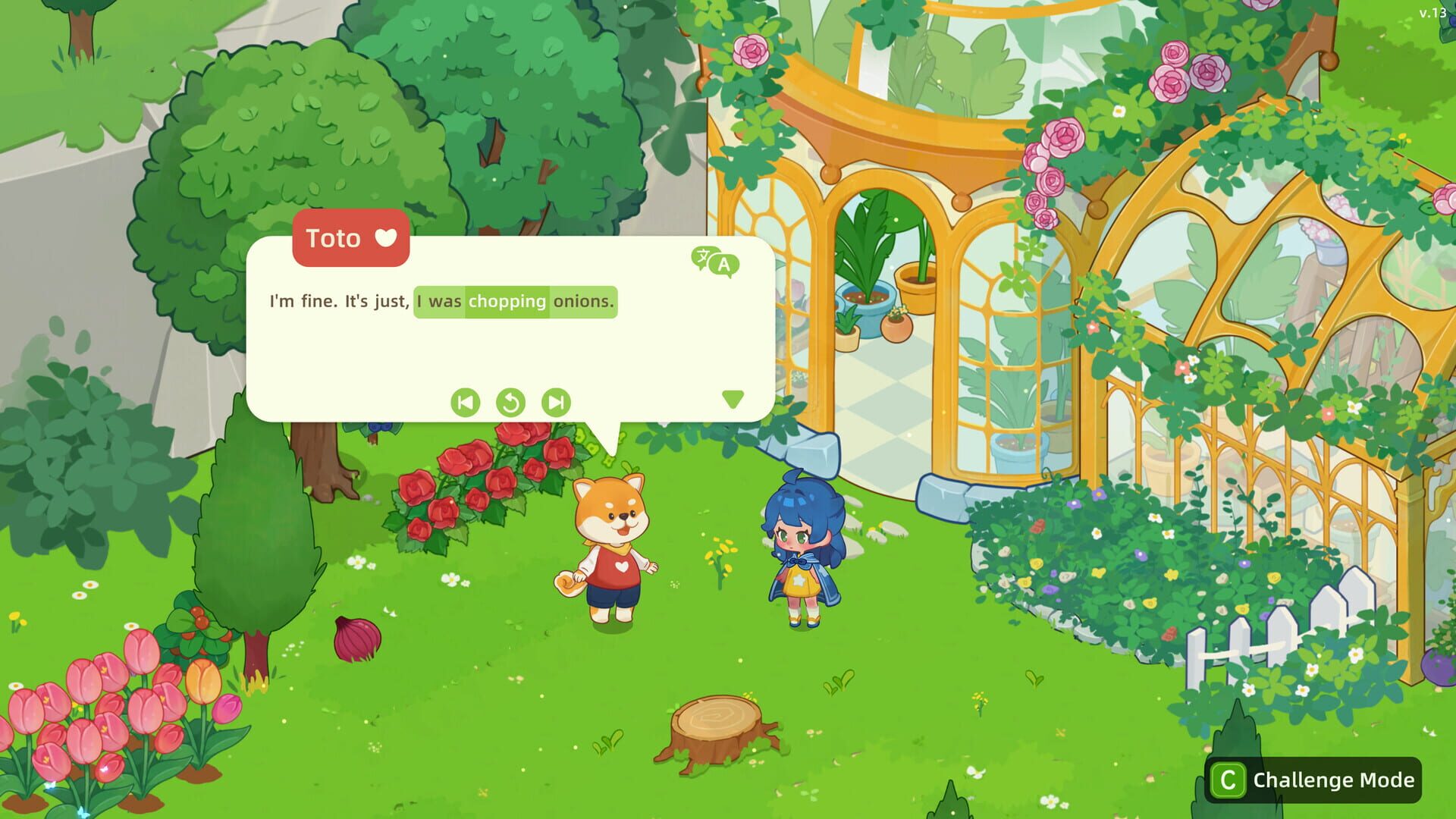Click the heart icon beside Toto's name
The image size is (1456, 819).
388,238
